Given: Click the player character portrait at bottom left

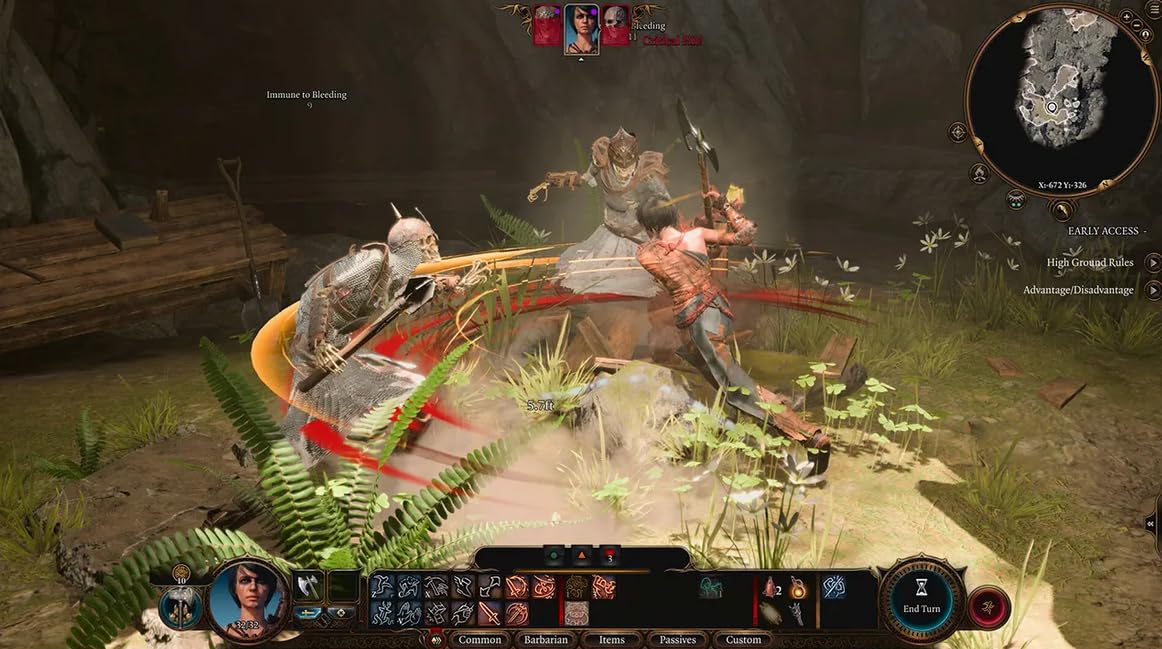Looking at the screenshot, I should point(247,599).
